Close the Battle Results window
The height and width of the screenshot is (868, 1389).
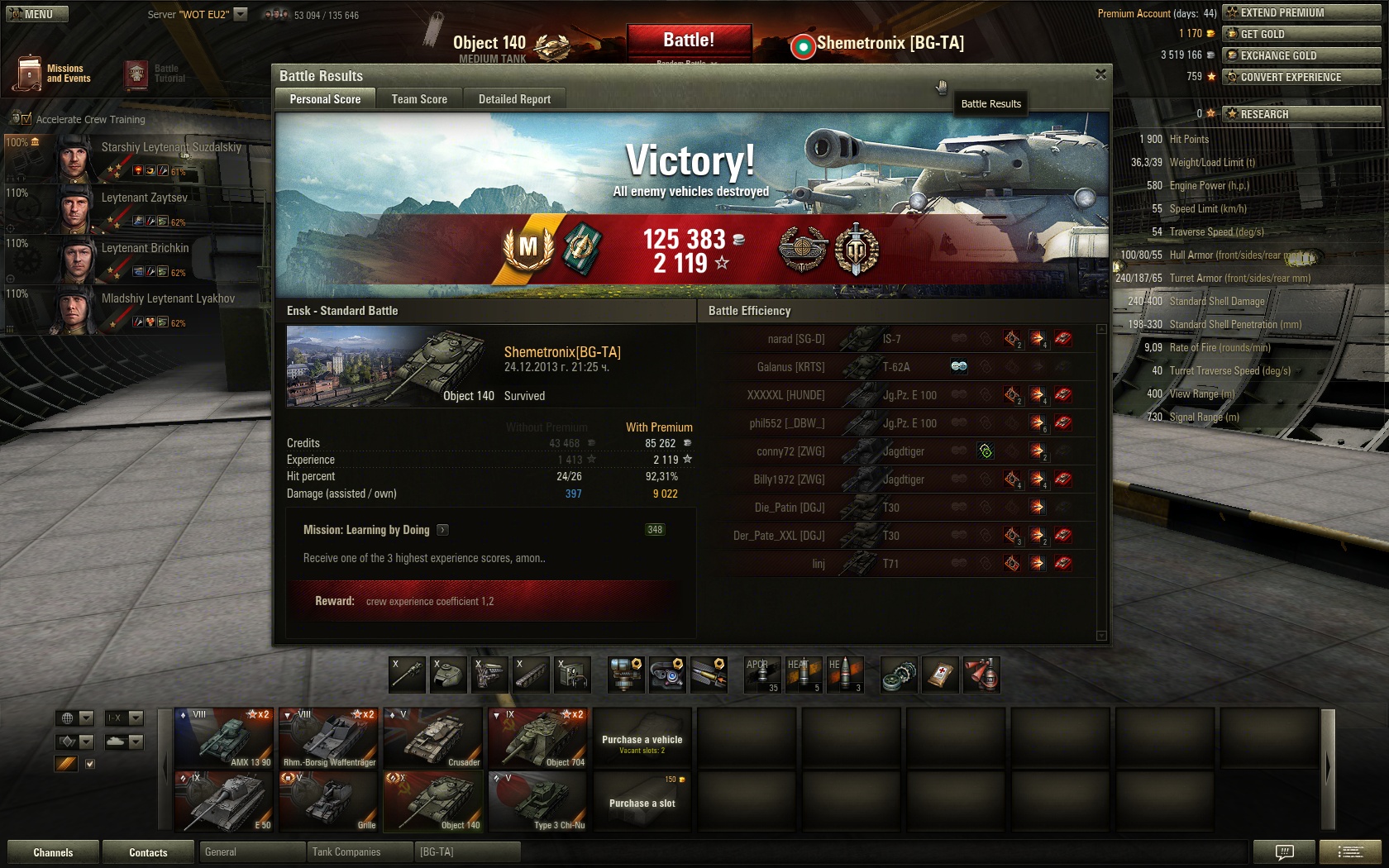point(1100,74)
